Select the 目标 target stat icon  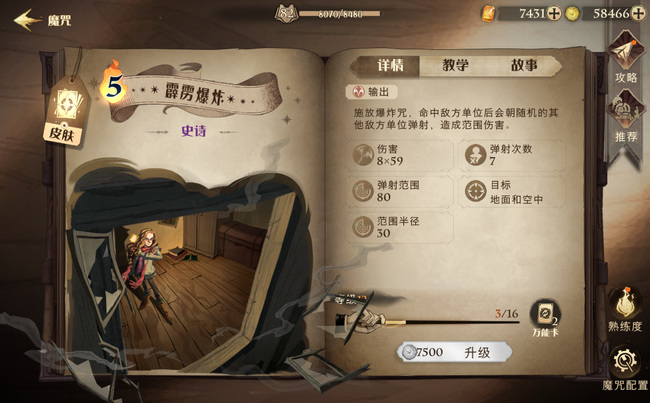[x=475, y=192]
